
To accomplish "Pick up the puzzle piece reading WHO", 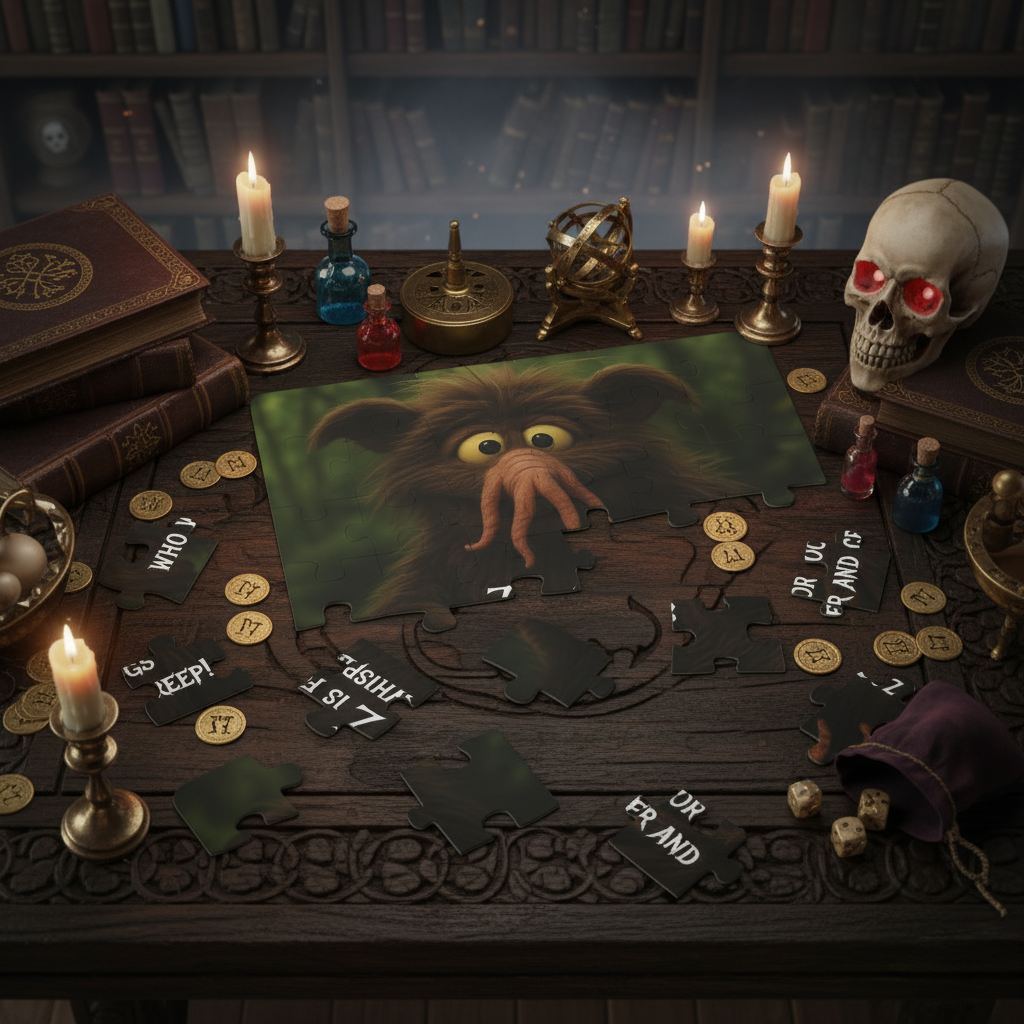I will click(165, 560).
